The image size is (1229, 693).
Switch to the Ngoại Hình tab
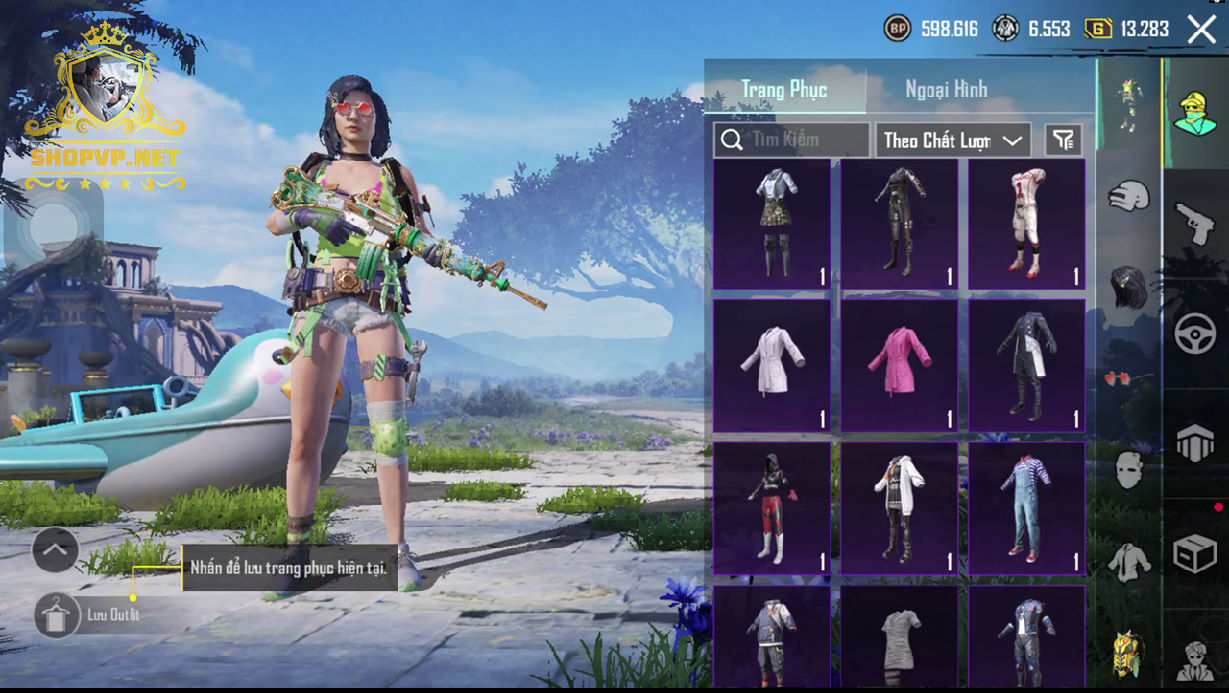tap(946, 89)
